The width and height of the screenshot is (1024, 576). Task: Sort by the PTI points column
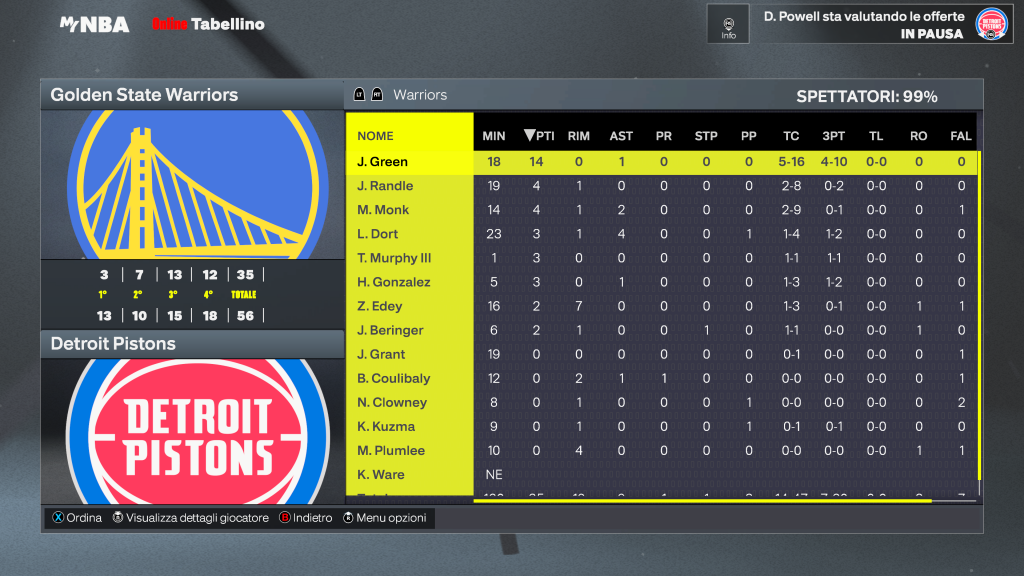[539, 136]
